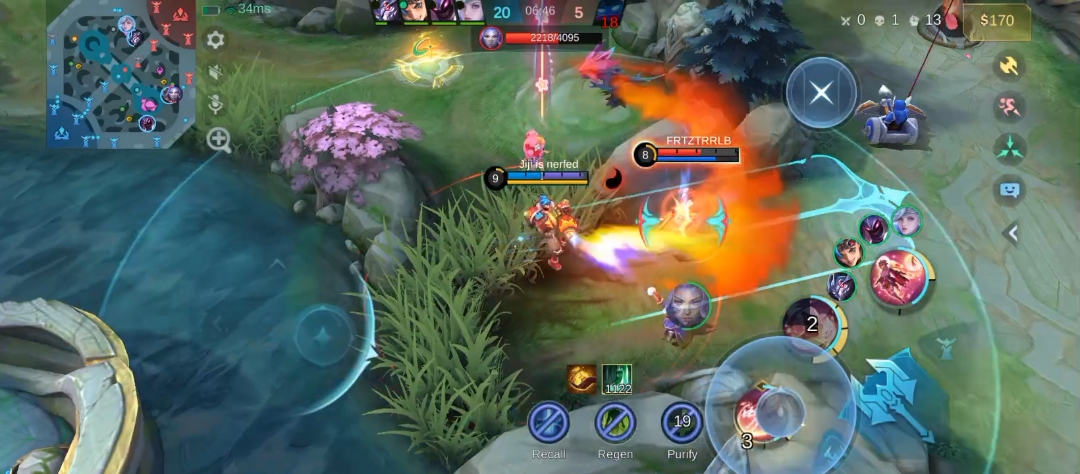1080x474 pixels.
Task: Select the green item icon showing 1122
Action: click(617, 379)
